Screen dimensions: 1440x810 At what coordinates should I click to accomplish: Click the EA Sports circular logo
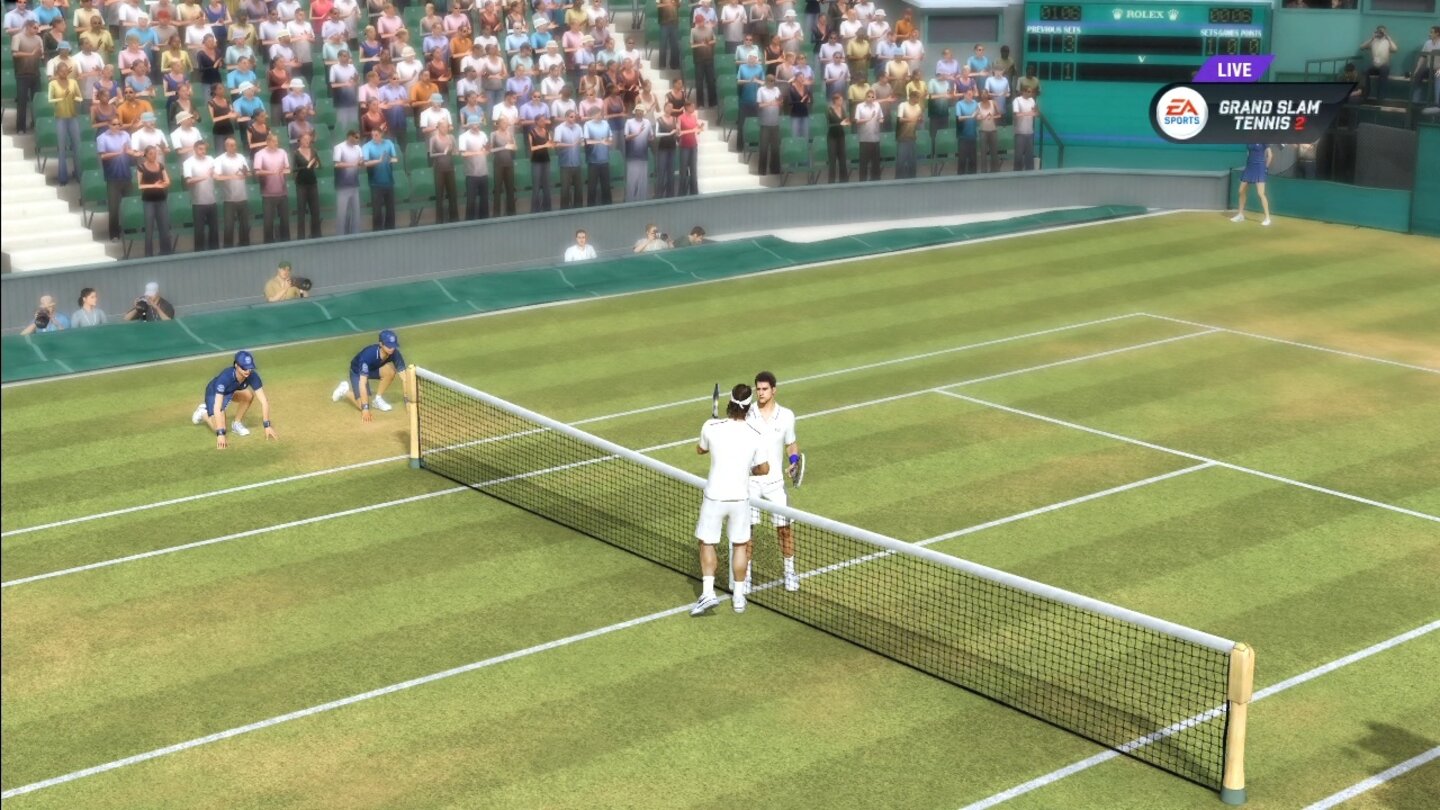(1183, 112)
